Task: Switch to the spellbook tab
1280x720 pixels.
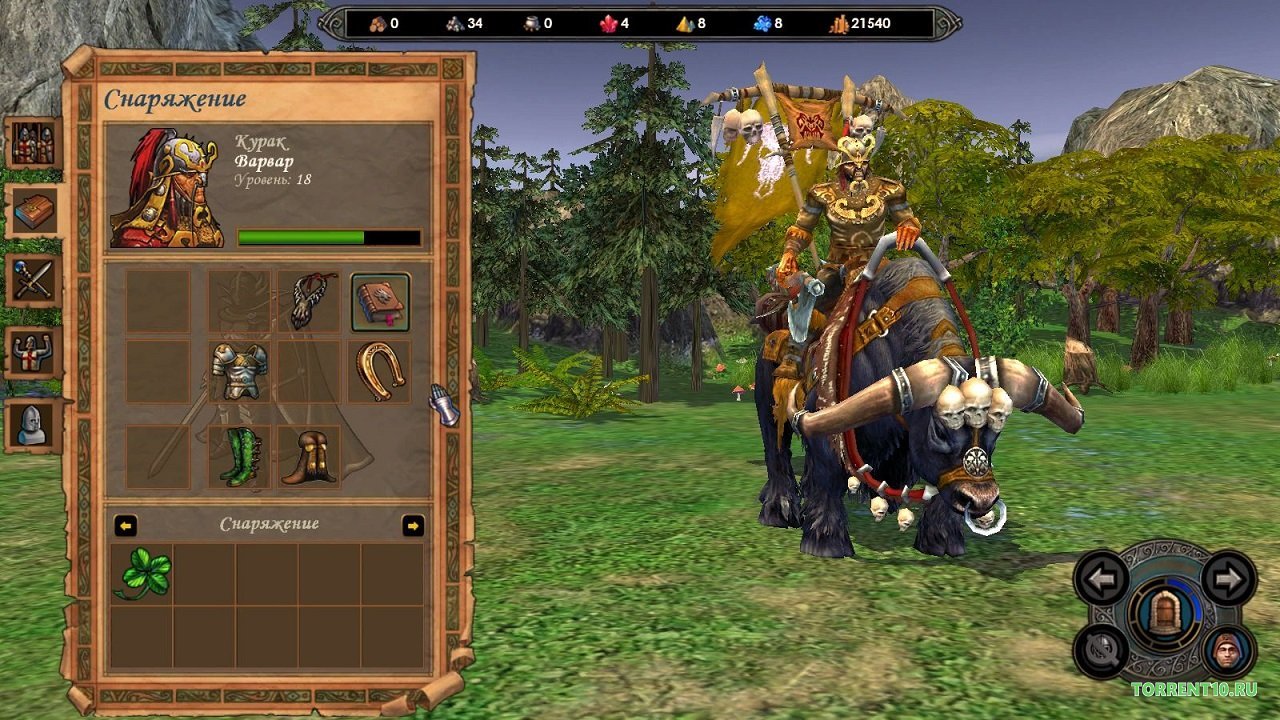Action: click(33, 211)
